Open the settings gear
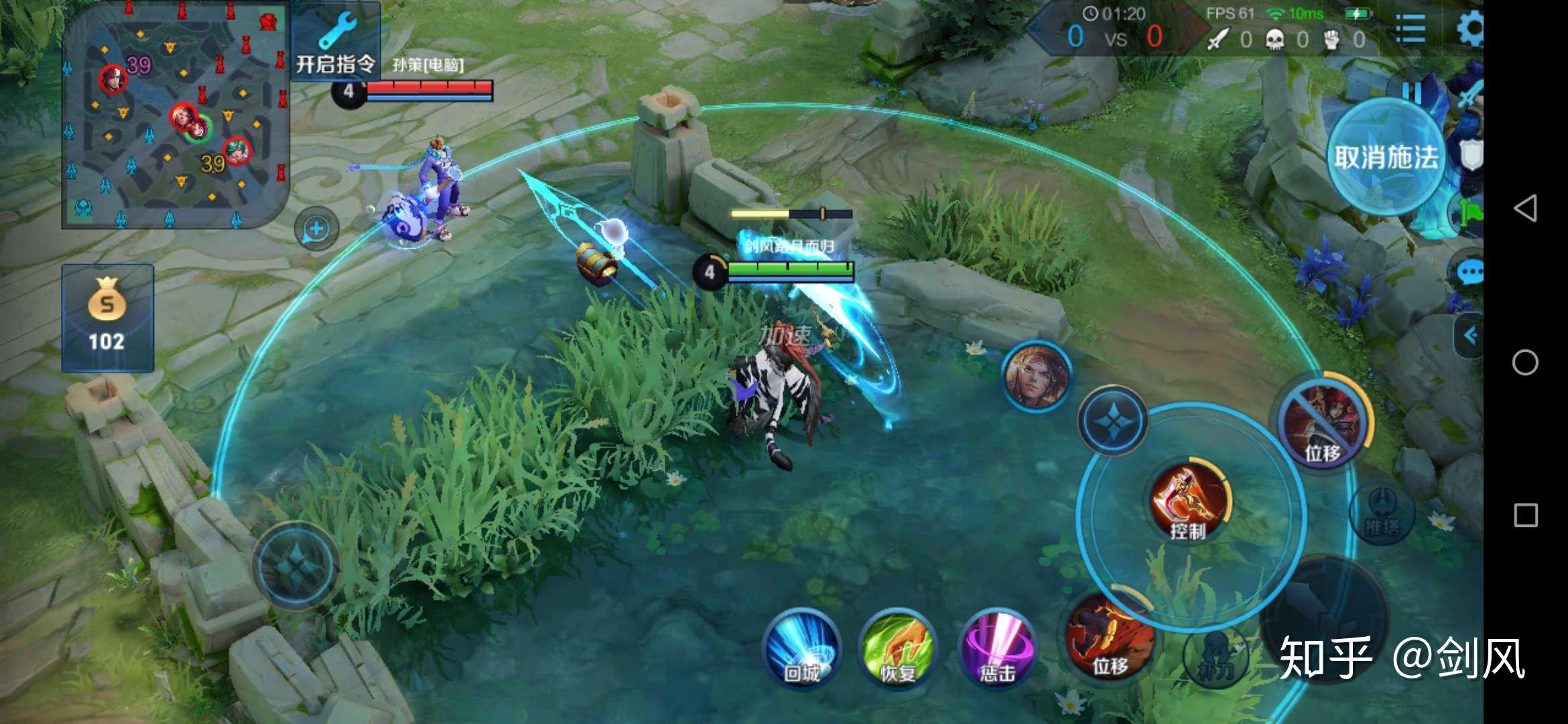 point(1470,29)
